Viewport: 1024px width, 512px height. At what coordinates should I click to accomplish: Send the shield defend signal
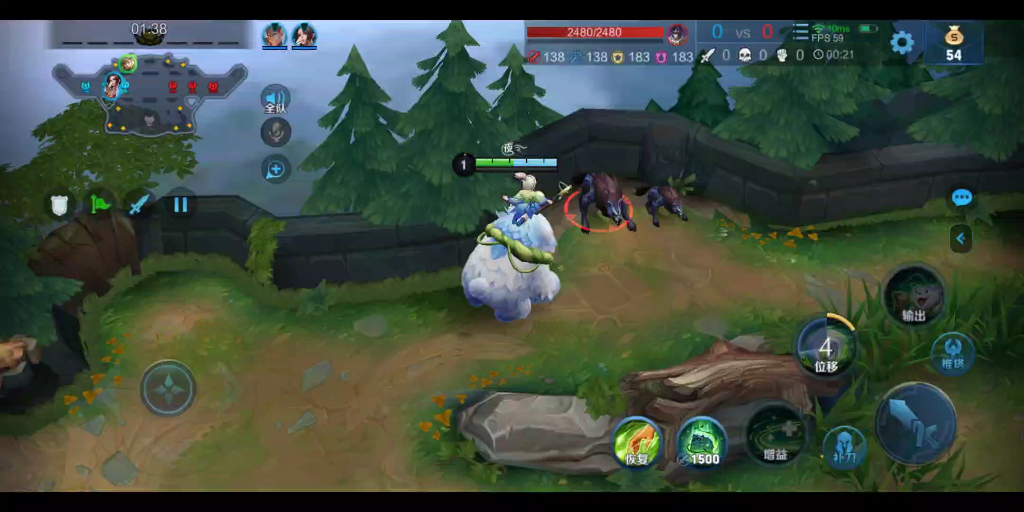61,205
